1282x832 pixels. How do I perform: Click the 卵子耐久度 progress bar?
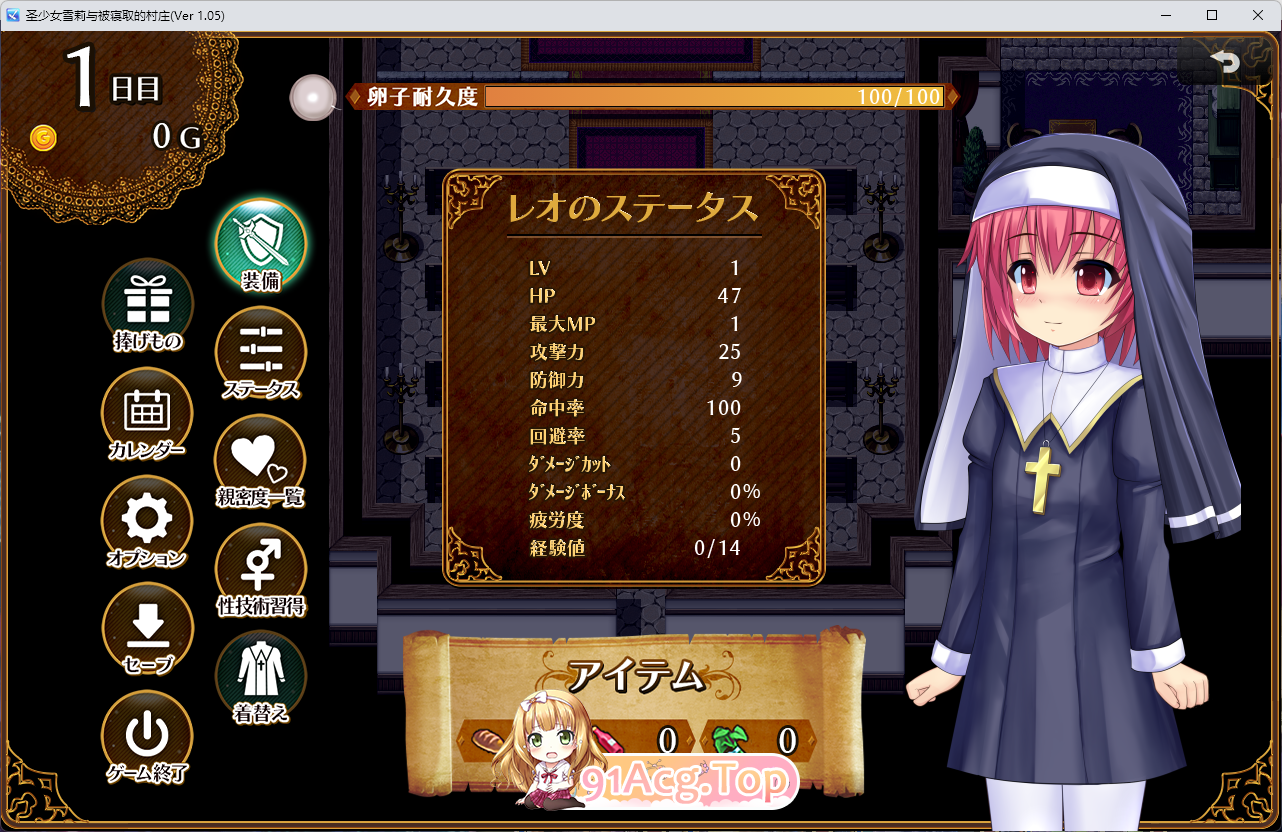[713, 97]
